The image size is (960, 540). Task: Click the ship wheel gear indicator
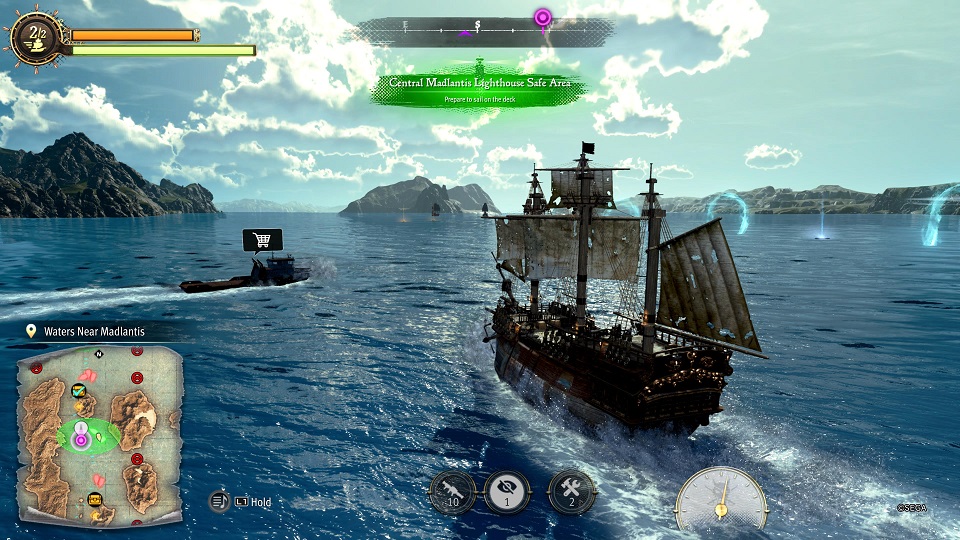[x=32, y=39]
